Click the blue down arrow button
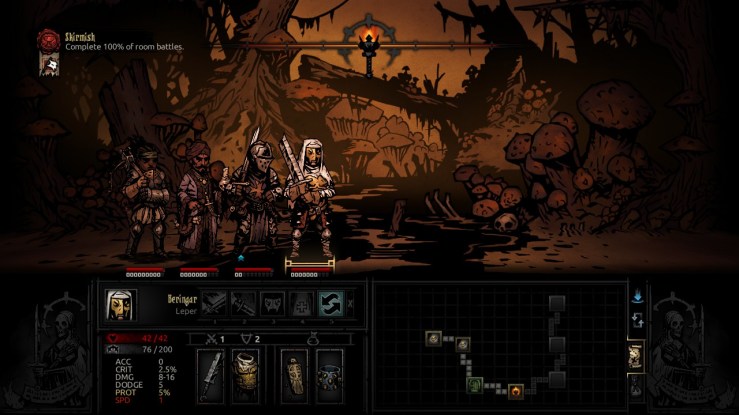Viewport: 739px width, 415px height. click(x=637, y=297)
